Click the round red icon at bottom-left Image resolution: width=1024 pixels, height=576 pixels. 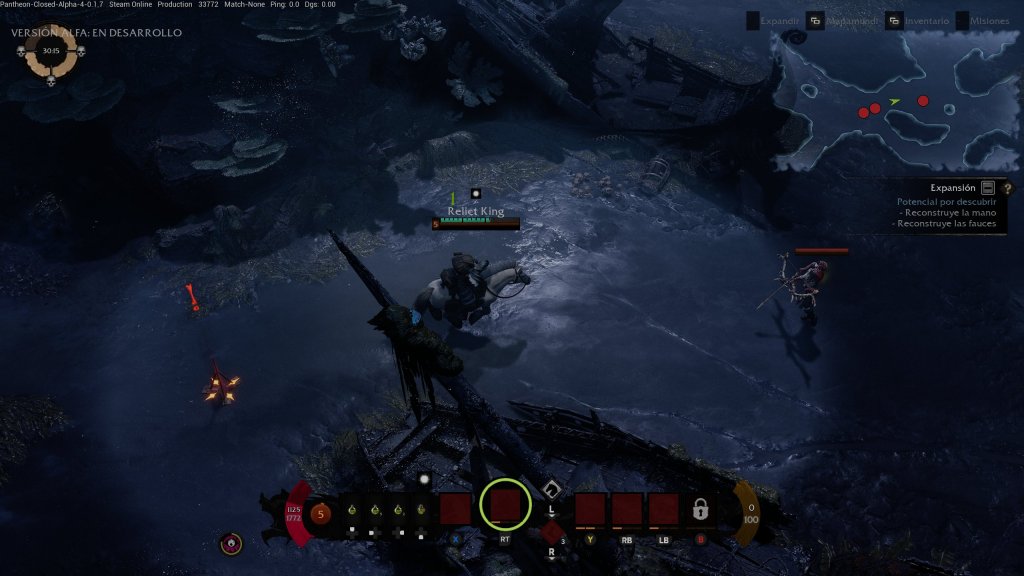(x=232, y=544)
